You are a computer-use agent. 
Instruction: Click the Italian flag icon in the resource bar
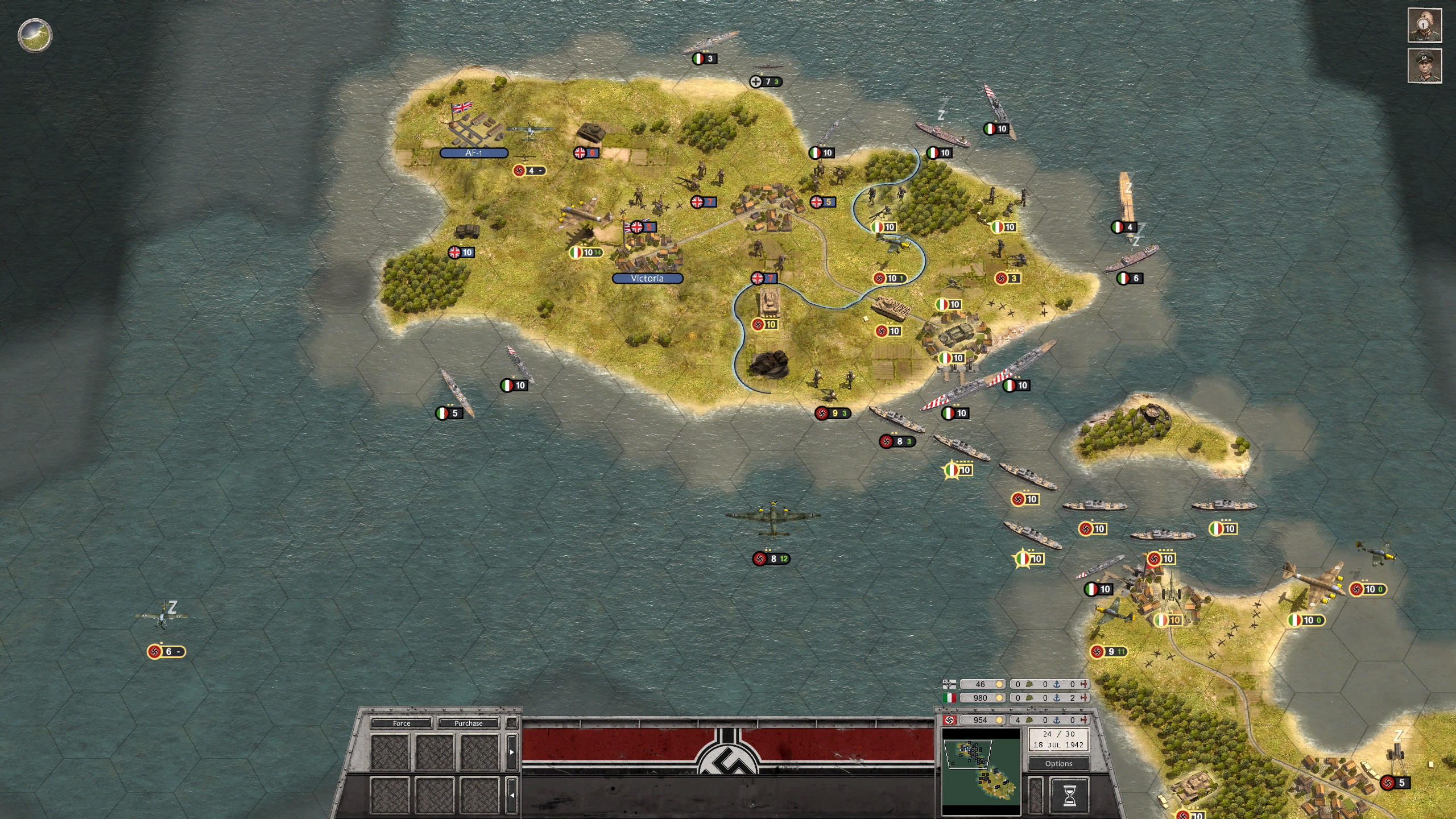[x=949, y=698]
